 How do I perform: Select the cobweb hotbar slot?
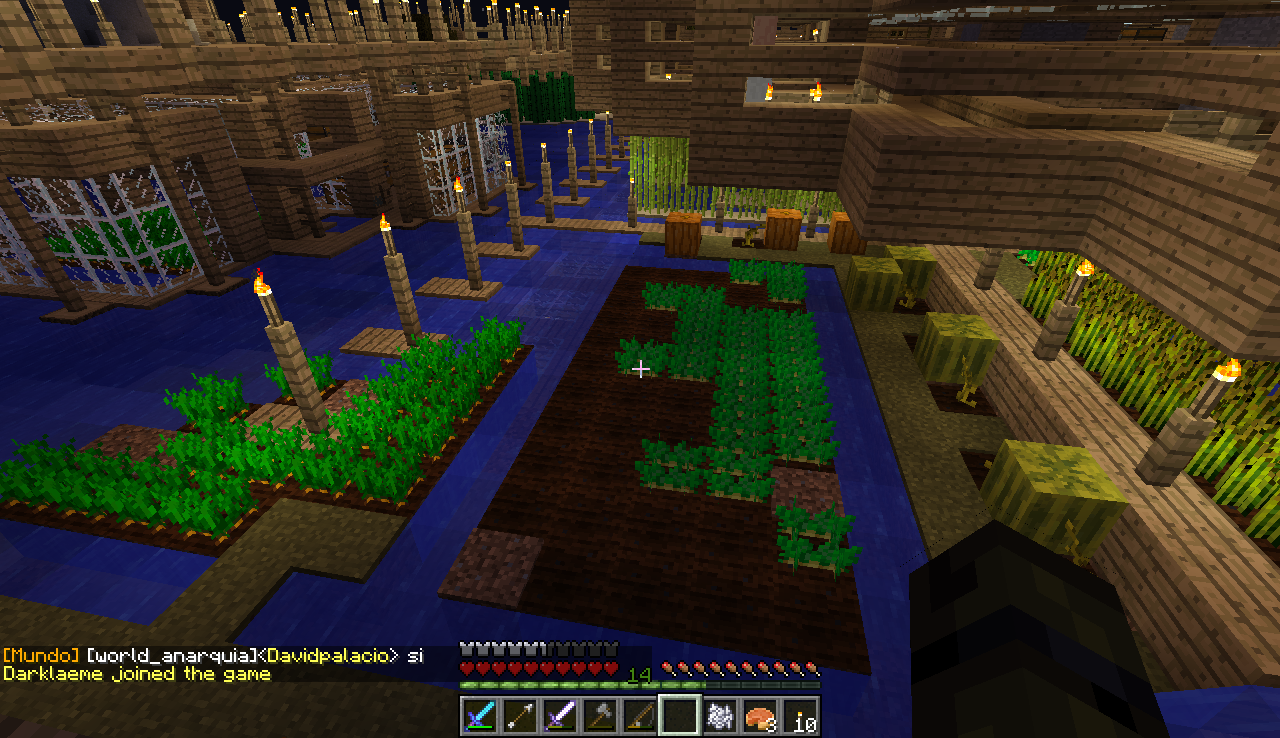tap(718, 716)
